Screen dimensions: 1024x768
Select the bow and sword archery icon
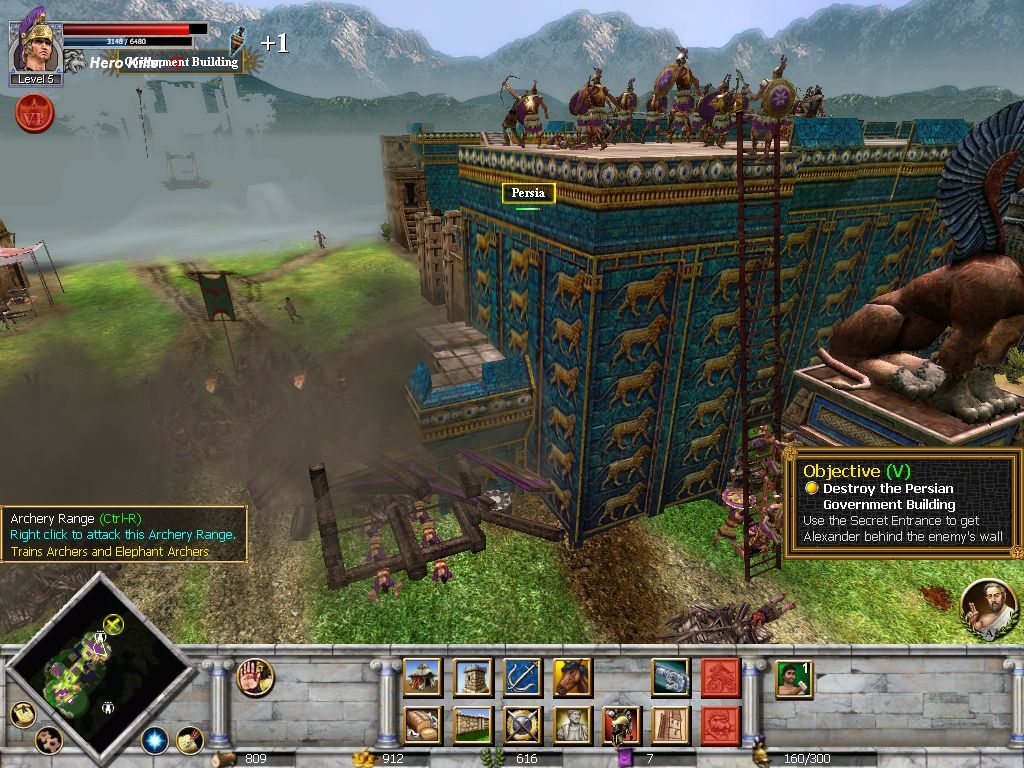point(522,677)
